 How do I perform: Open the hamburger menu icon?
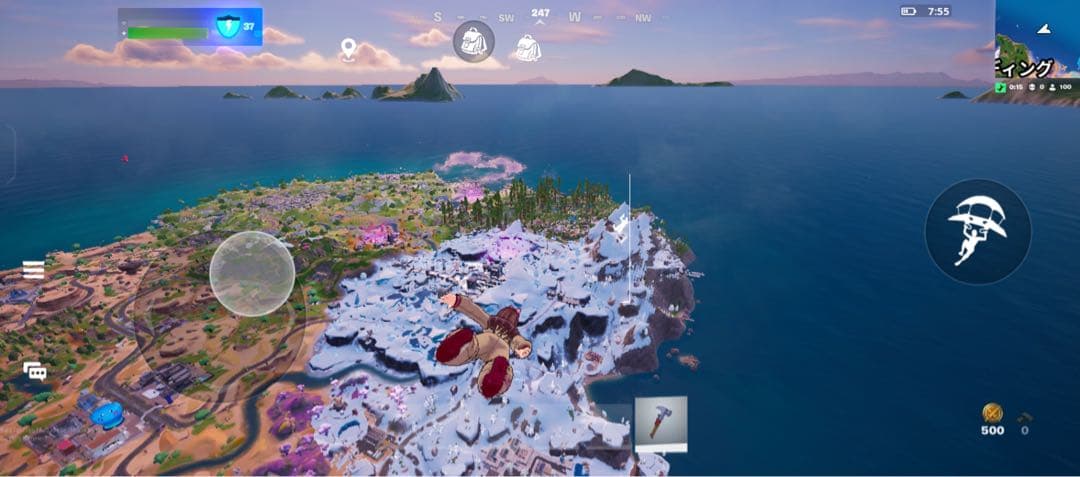tap(34, 270)
